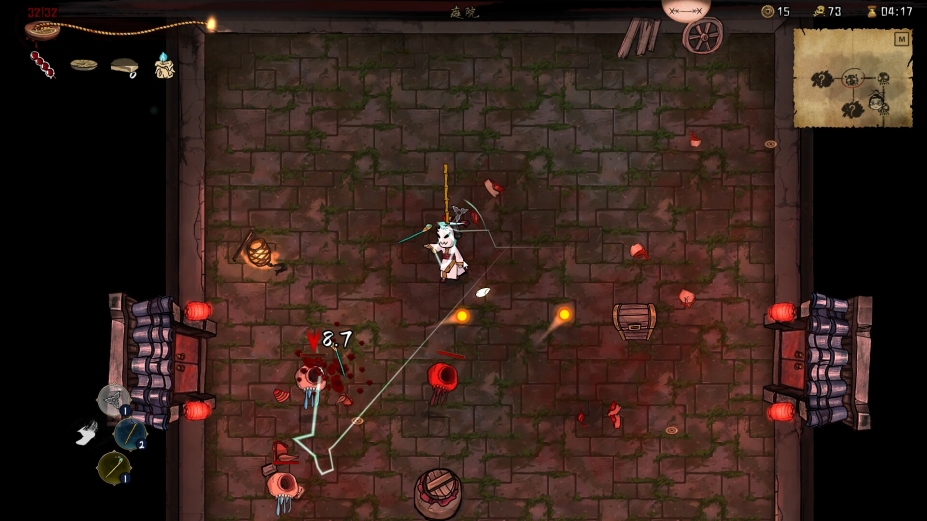Screen dimensions: 927x521
Task: Select the blue-flame candle item
Action: point(164,66)
